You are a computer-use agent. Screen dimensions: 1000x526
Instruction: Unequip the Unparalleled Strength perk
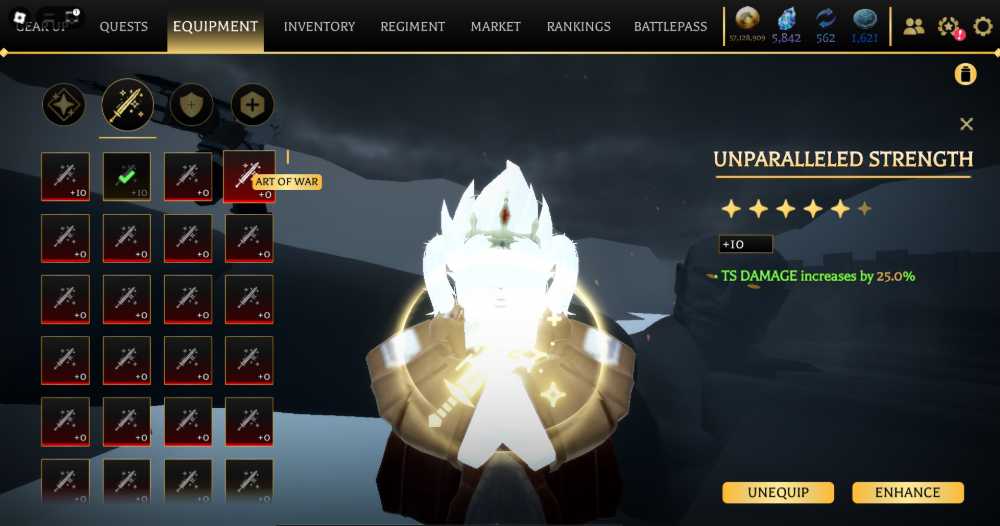point(779,492)
